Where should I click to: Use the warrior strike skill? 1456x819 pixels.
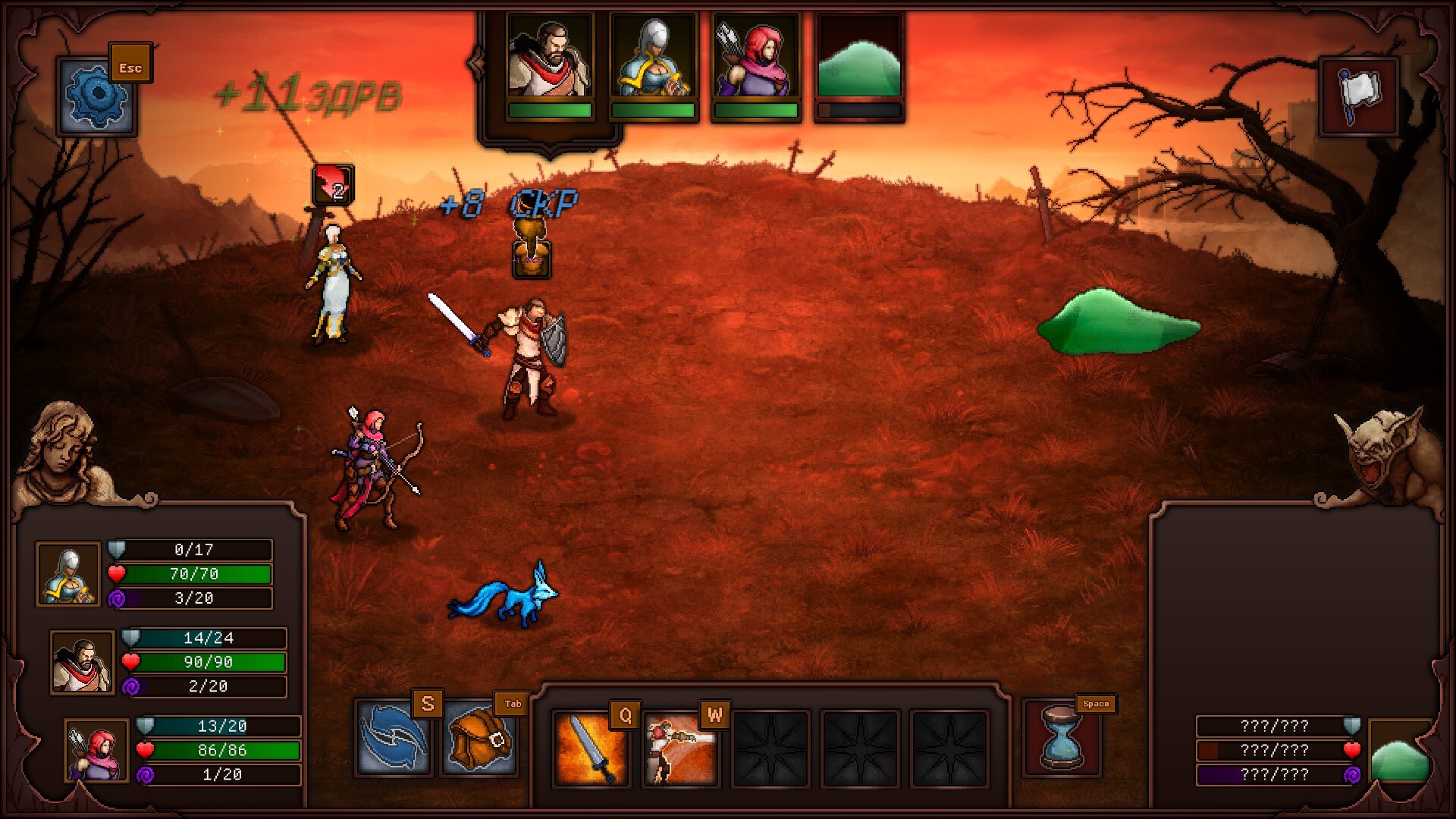pos(680,749)
